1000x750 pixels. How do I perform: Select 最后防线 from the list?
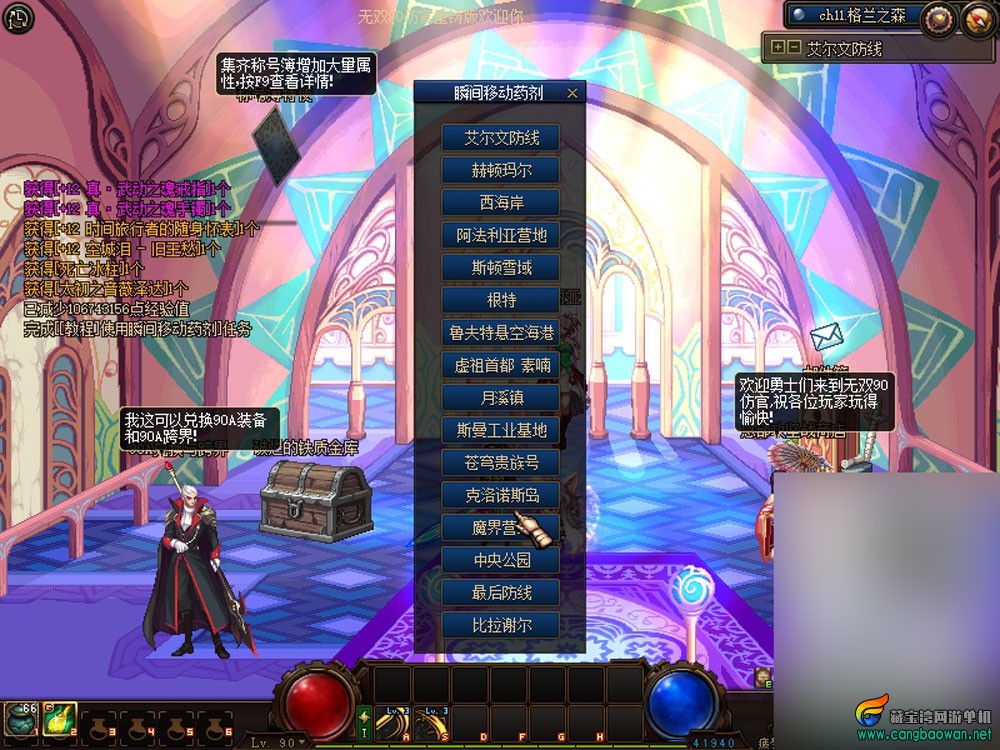point(500,593)
